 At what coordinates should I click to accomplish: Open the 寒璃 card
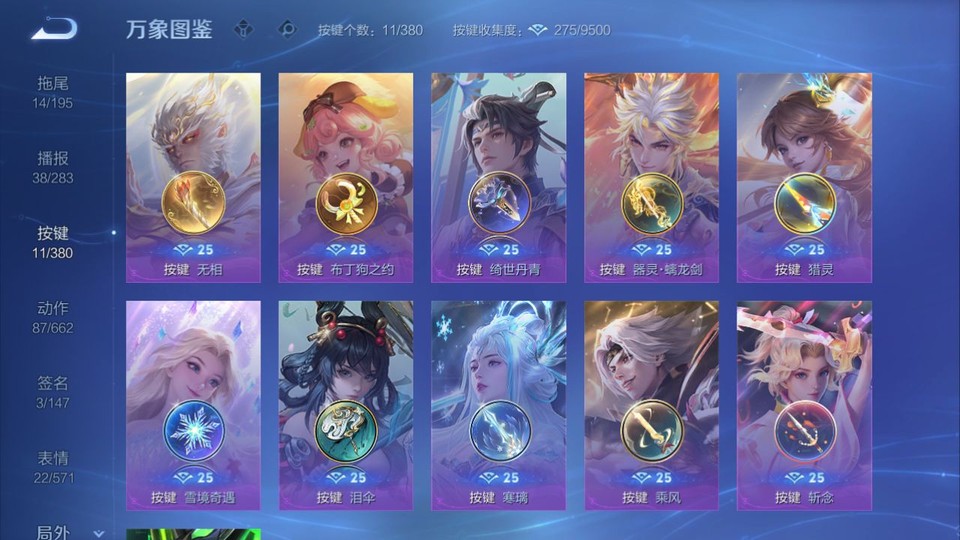coord(499,405)
